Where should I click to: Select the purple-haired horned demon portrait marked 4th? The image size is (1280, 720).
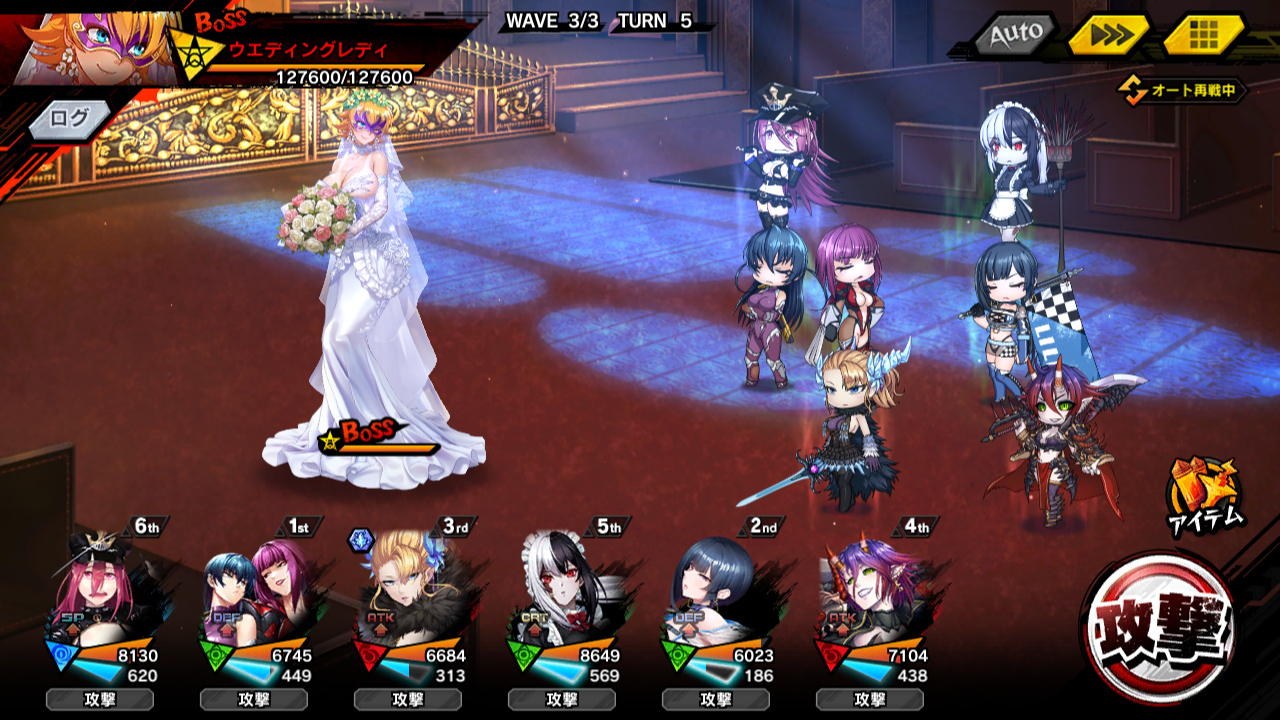[876, 591]
